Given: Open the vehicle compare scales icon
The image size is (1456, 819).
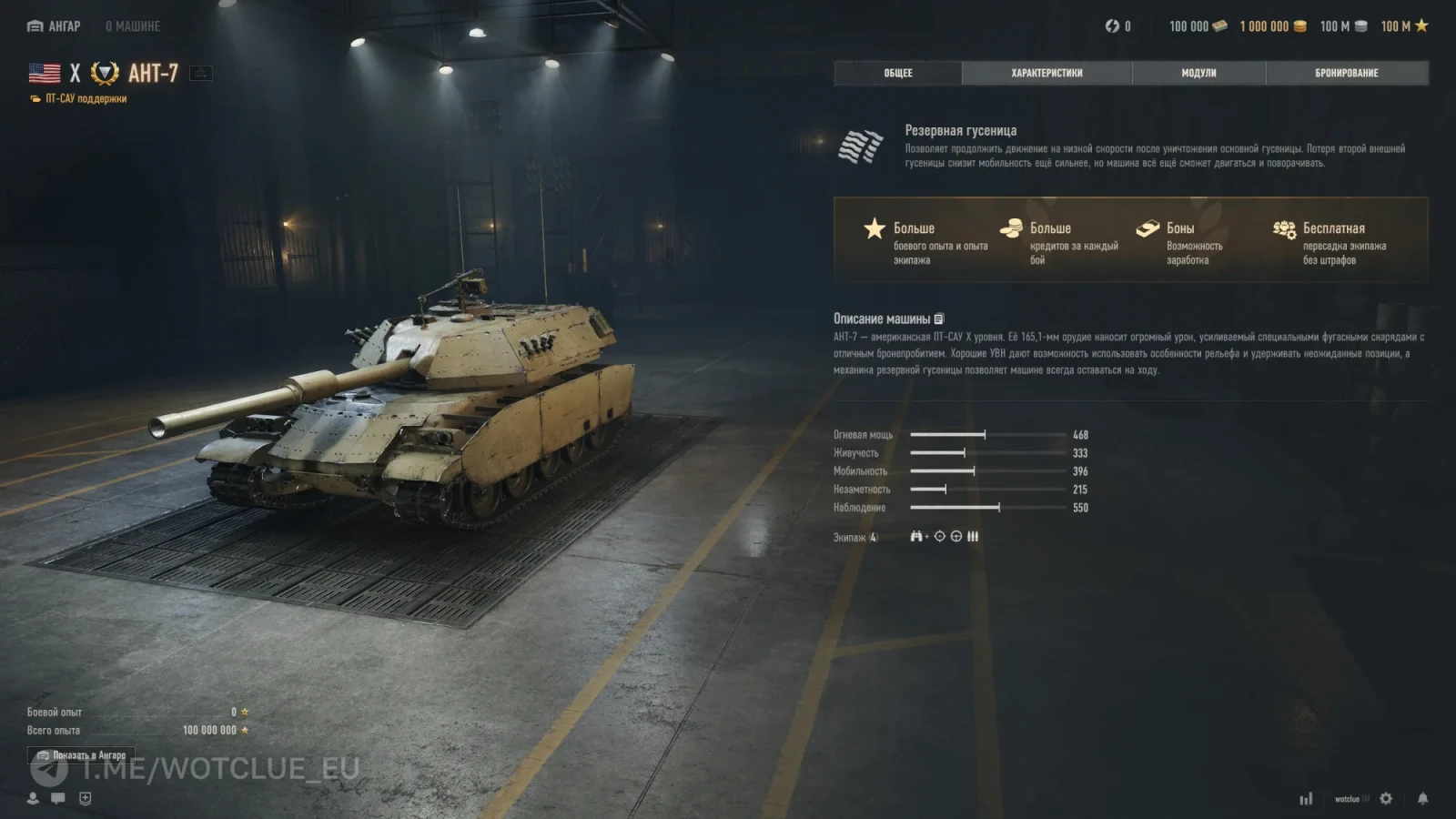Looking at the screenshot, I should tap(200, 74).
